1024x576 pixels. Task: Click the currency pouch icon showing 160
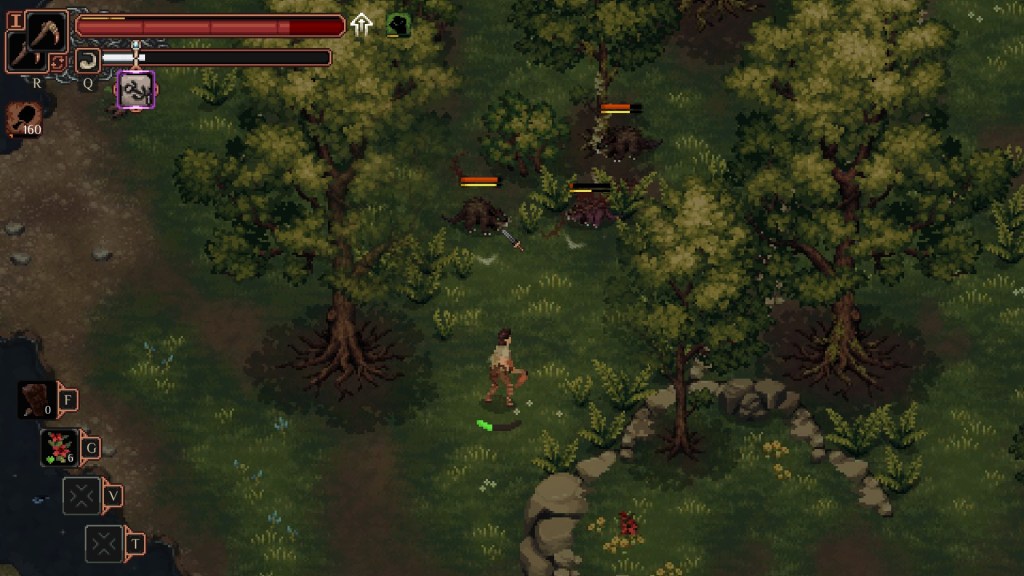21,116
